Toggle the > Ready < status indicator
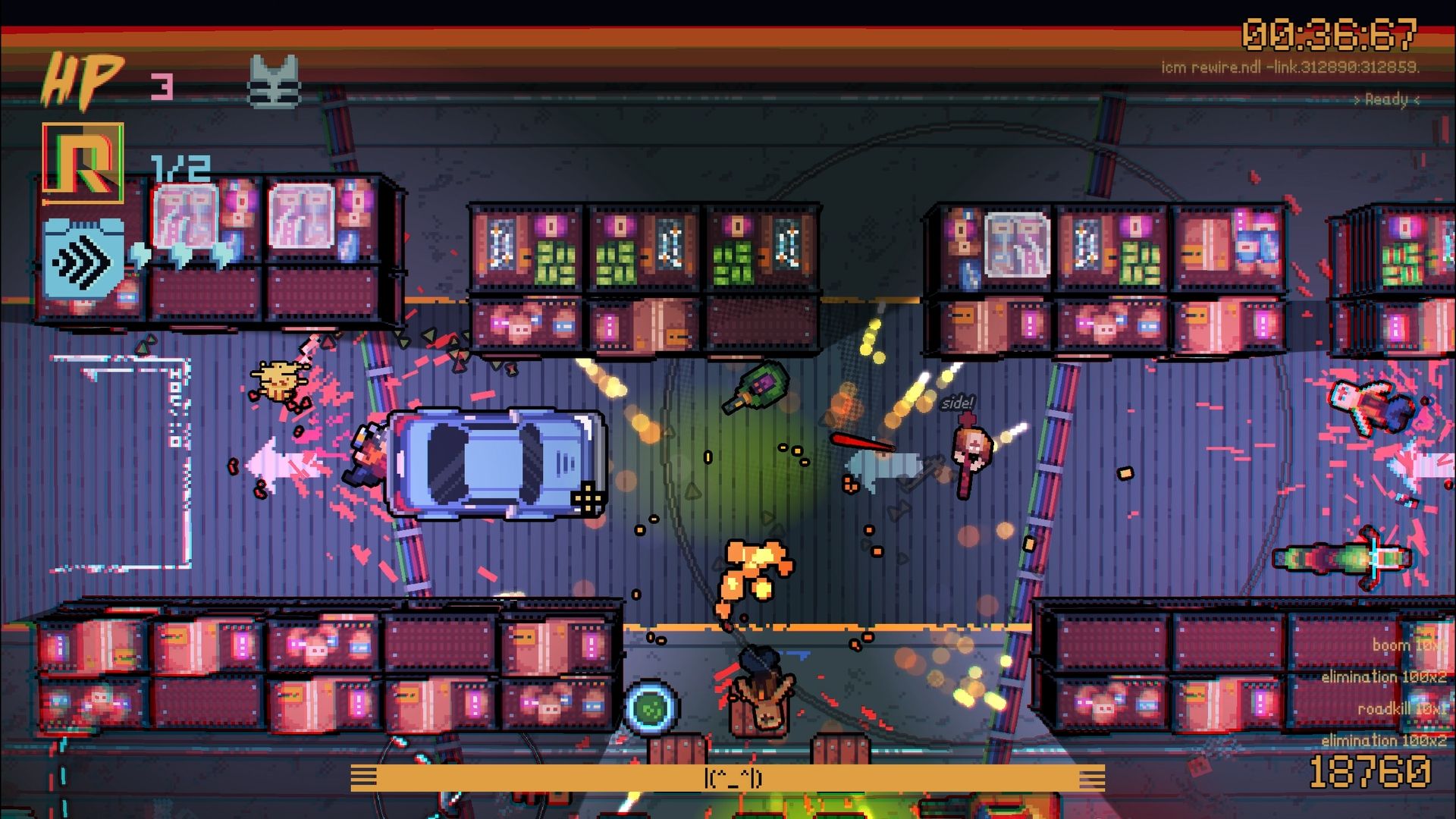Image resolution: width=1456 pixels, height=819 pixels. point(1387,99)
